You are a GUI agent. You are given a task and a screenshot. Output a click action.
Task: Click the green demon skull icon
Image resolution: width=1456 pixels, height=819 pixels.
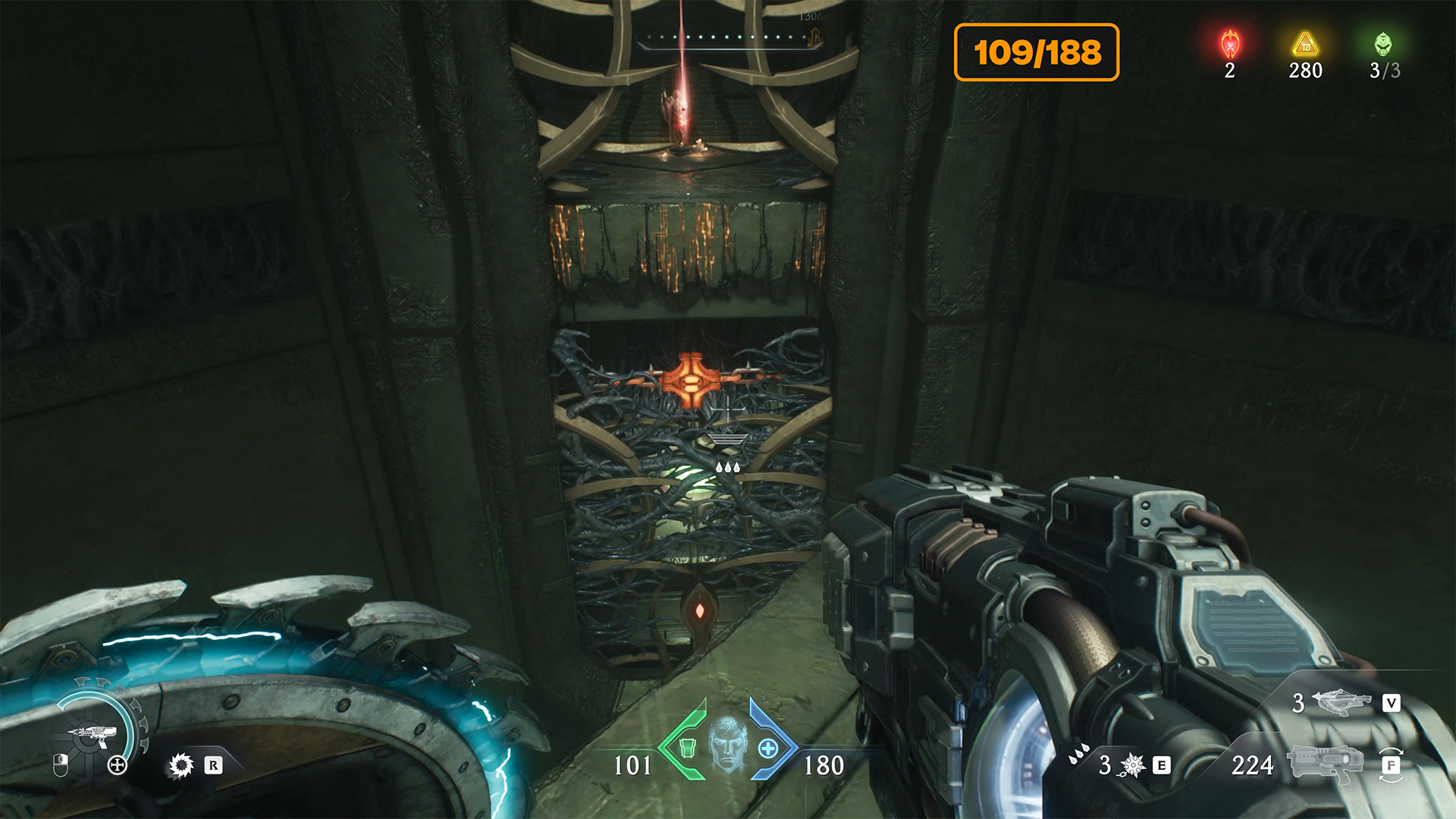pyautogui.click(x=1383, y=44)
